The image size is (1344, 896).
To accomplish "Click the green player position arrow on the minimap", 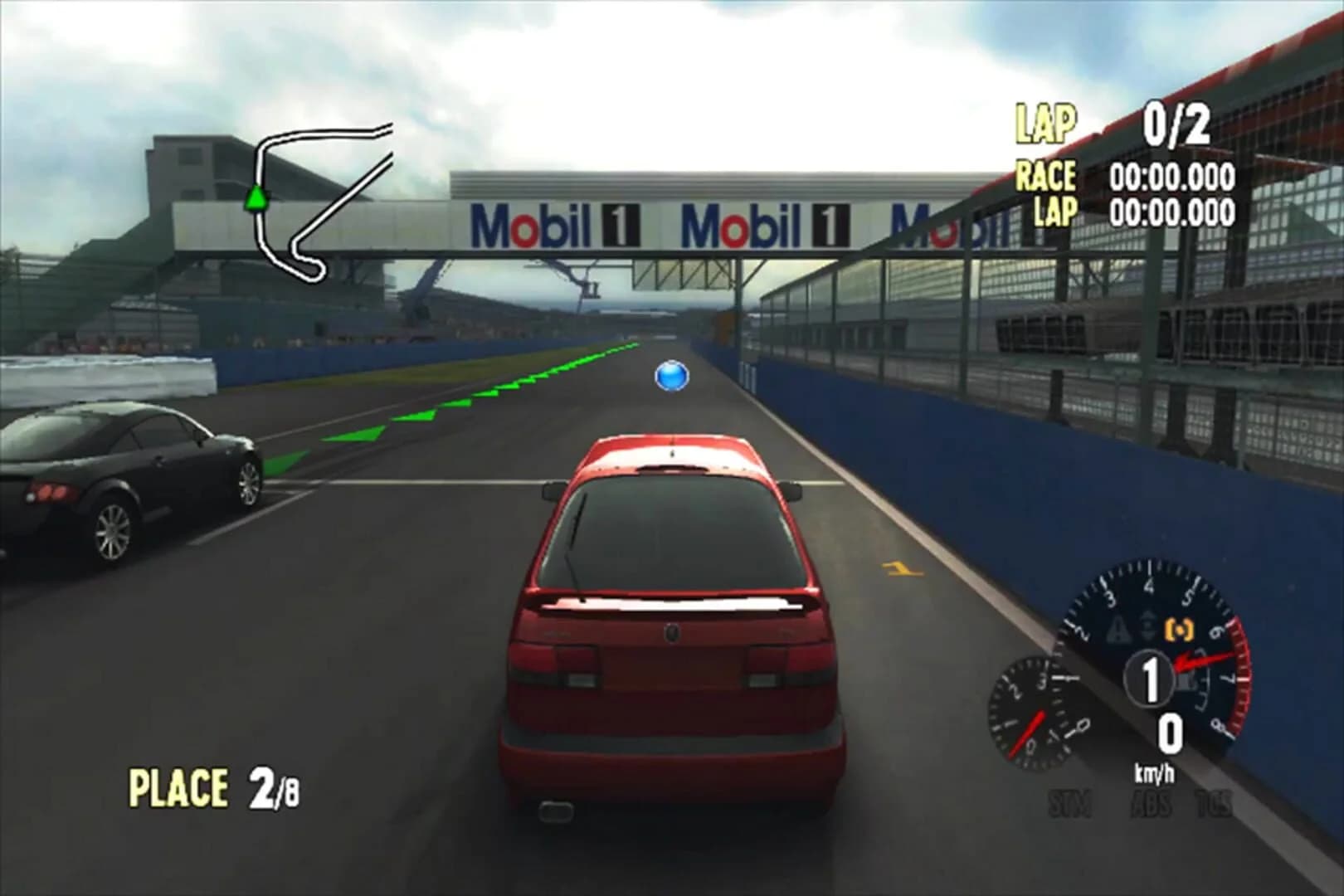I will click(x=257, y=197).
